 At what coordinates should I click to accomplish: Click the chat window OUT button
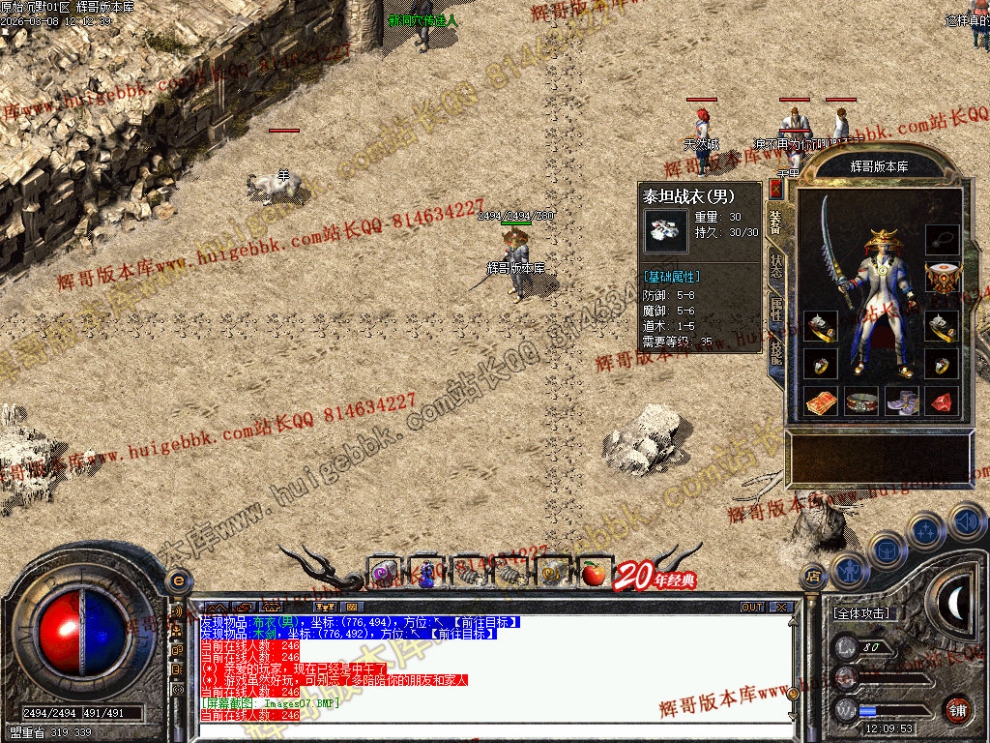click(x=752, y=606)
